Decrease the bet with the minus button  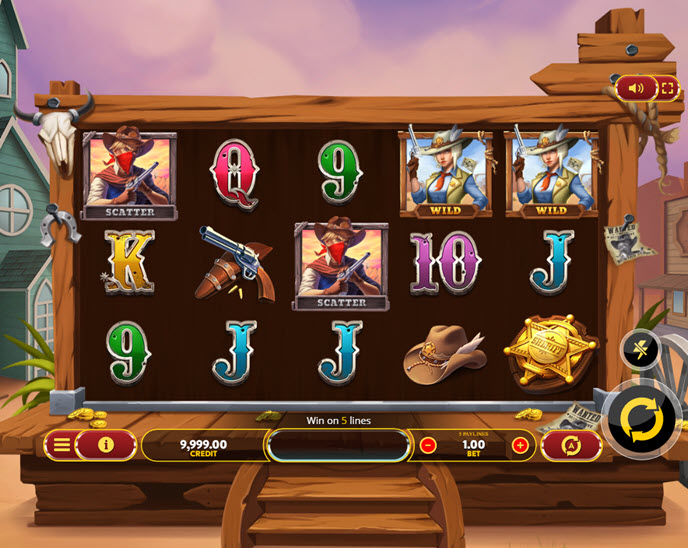pyautogui.click(x=428, y=445)
